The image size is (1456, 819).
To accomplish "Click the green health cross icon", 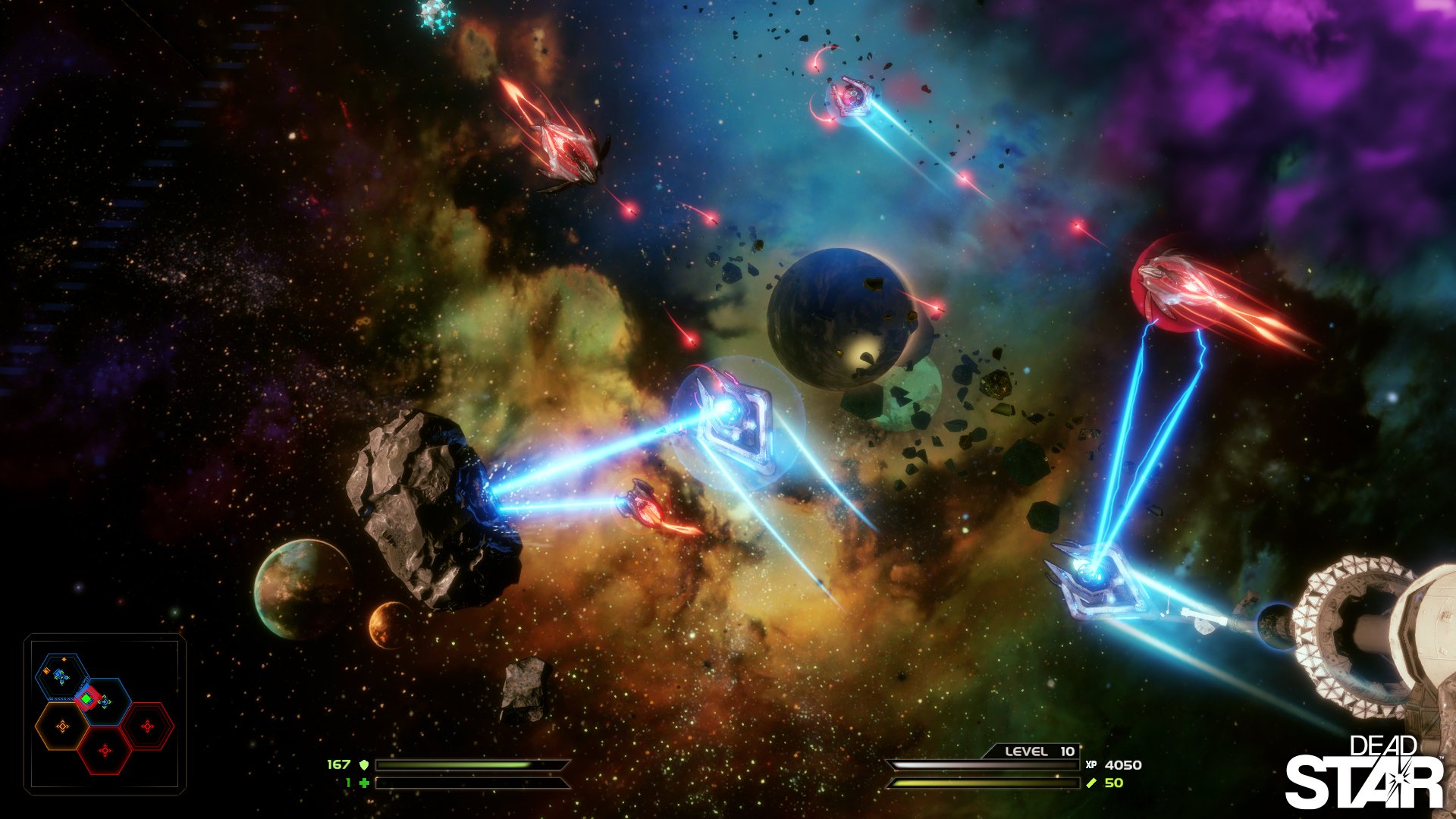I will click(x=364, y=783).
